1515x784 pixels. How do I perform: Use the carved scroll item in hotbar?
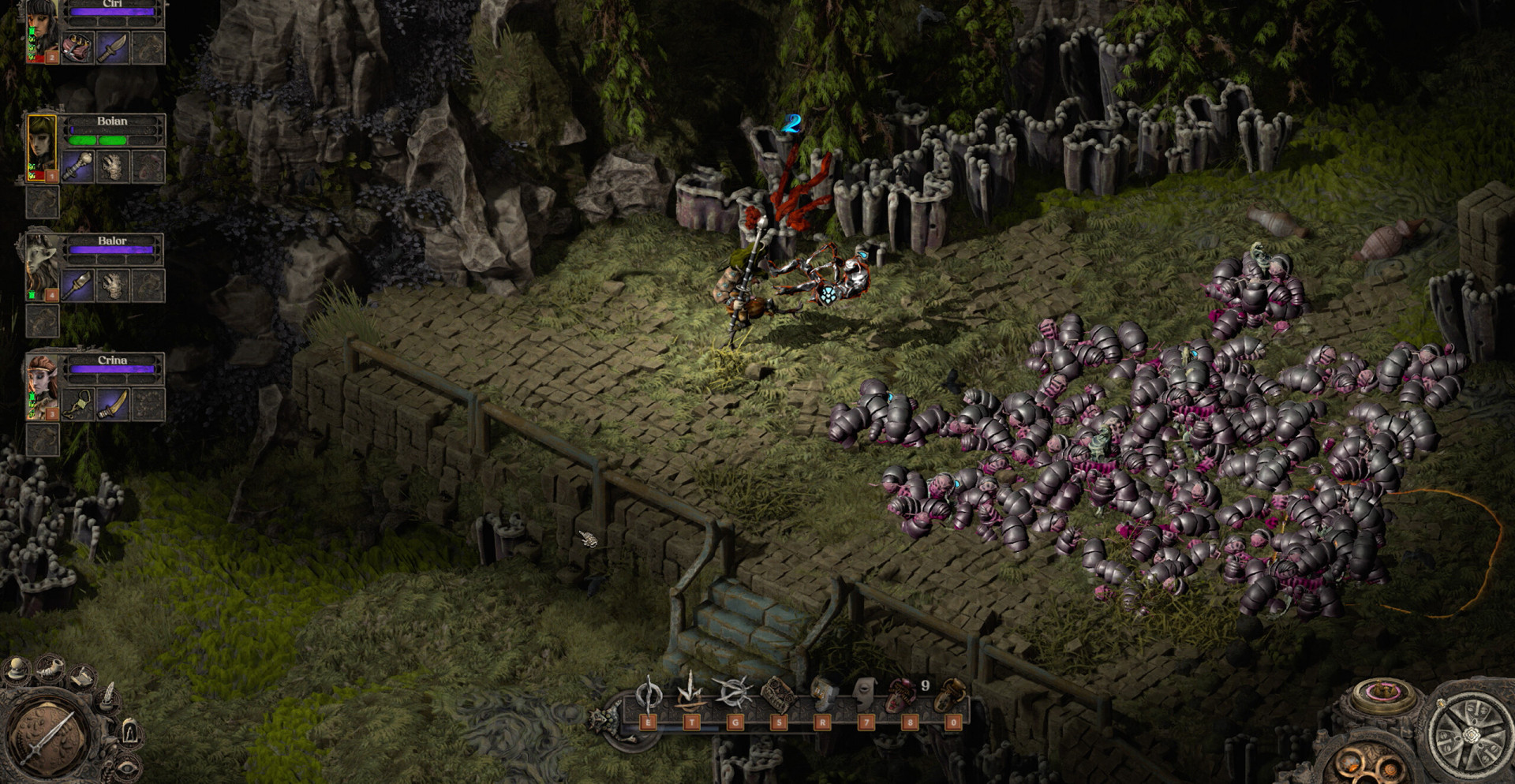778,695
